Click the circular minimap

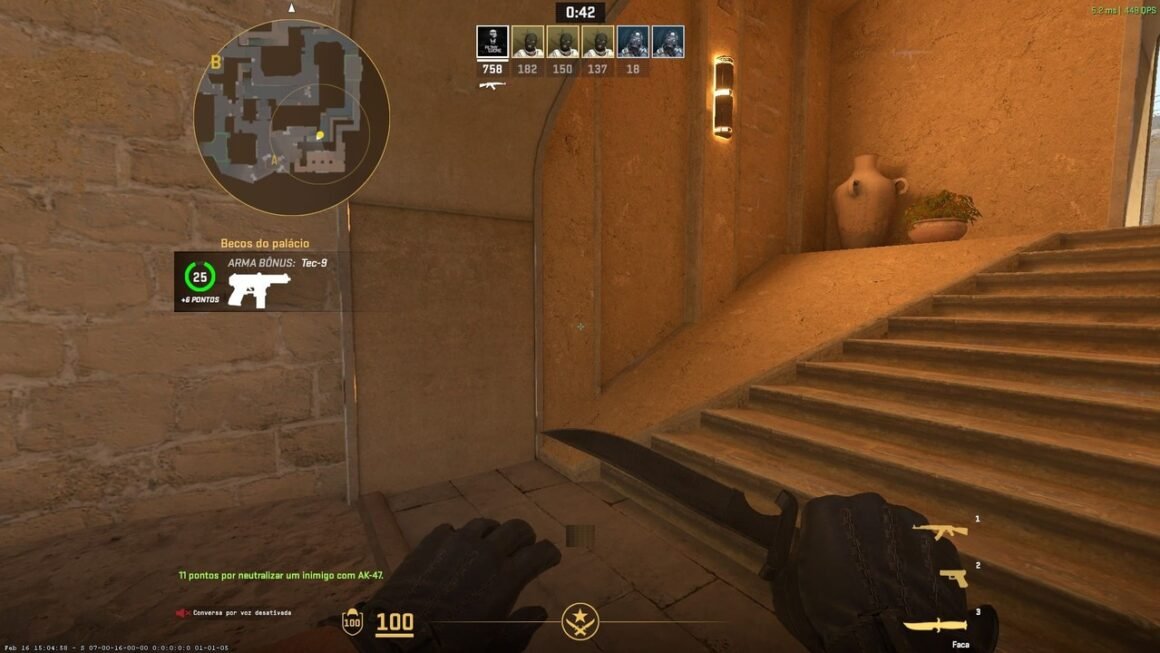[x=291, y=118]
